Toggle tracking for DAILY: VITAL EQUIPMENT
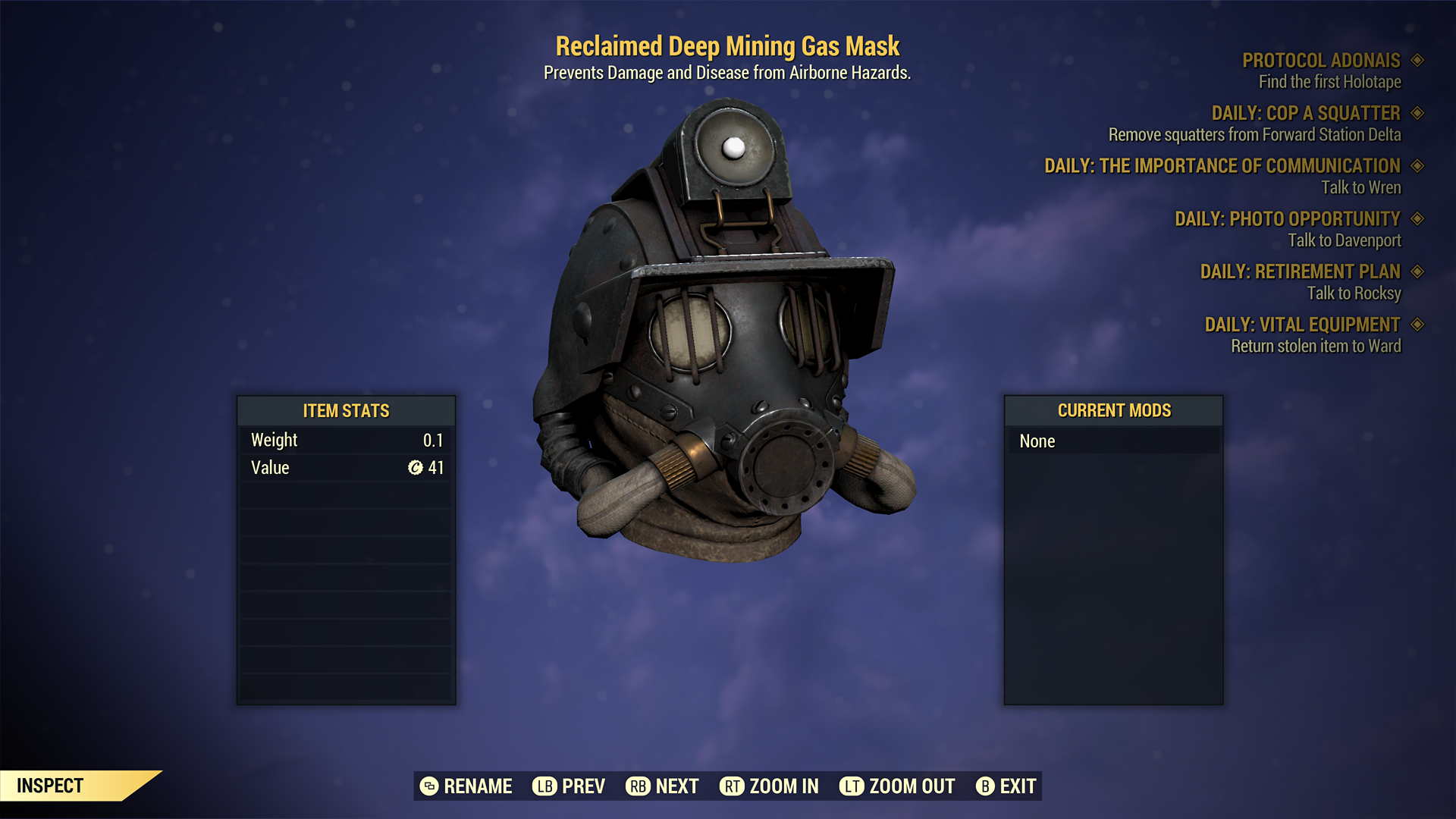Image resolution: width=1456 pixels, height=819 pixels. pyautogui.click(x=1418, y=325)
